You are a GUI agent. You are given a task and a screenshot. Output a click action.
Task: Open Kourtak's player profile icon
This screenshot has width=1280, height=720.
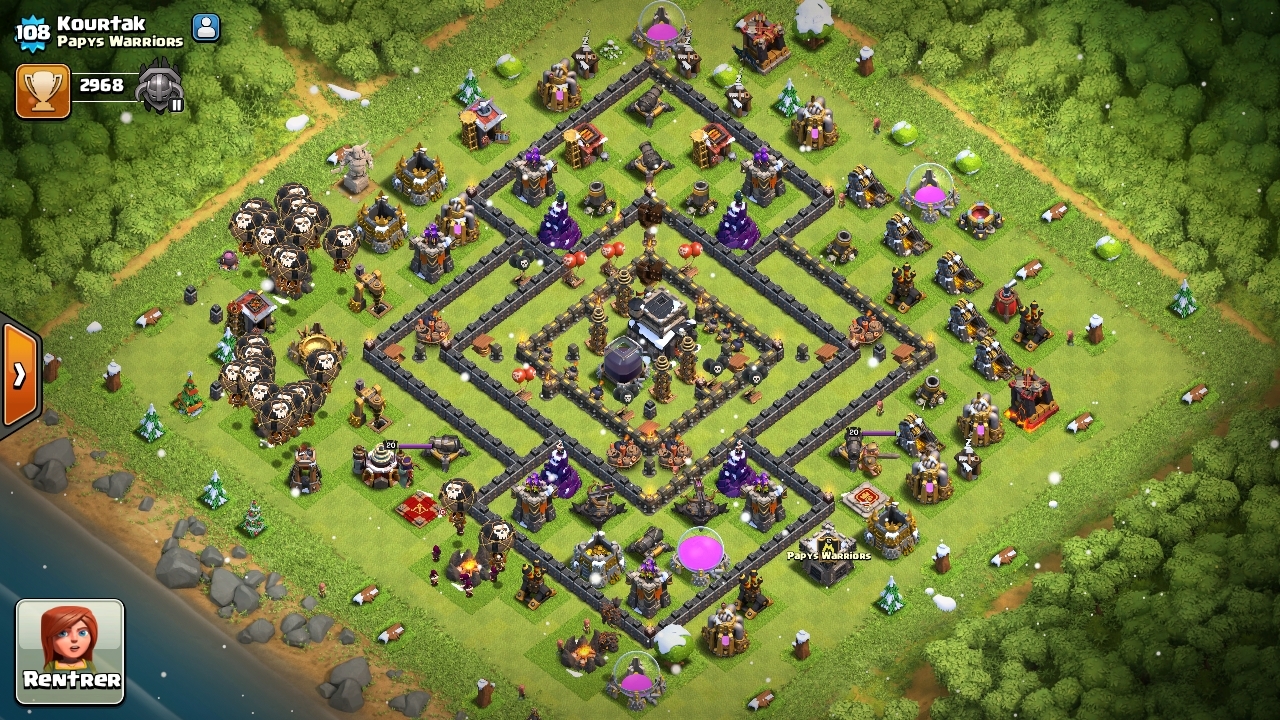point(206,28)
